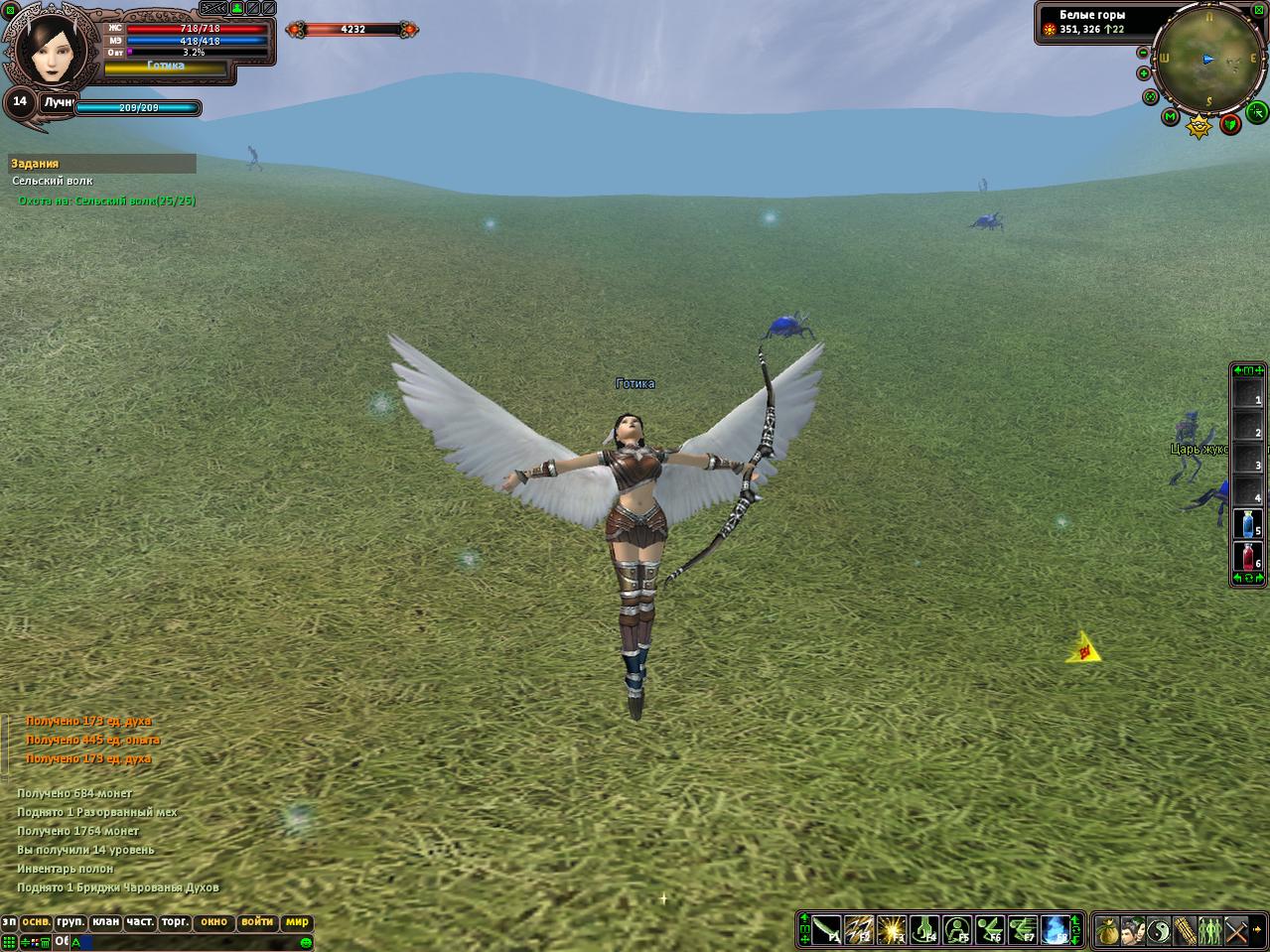This screenshot has width=1270, height=952.
Task: Open the "клан" chat channel tab
Action: tap(106, 922)
